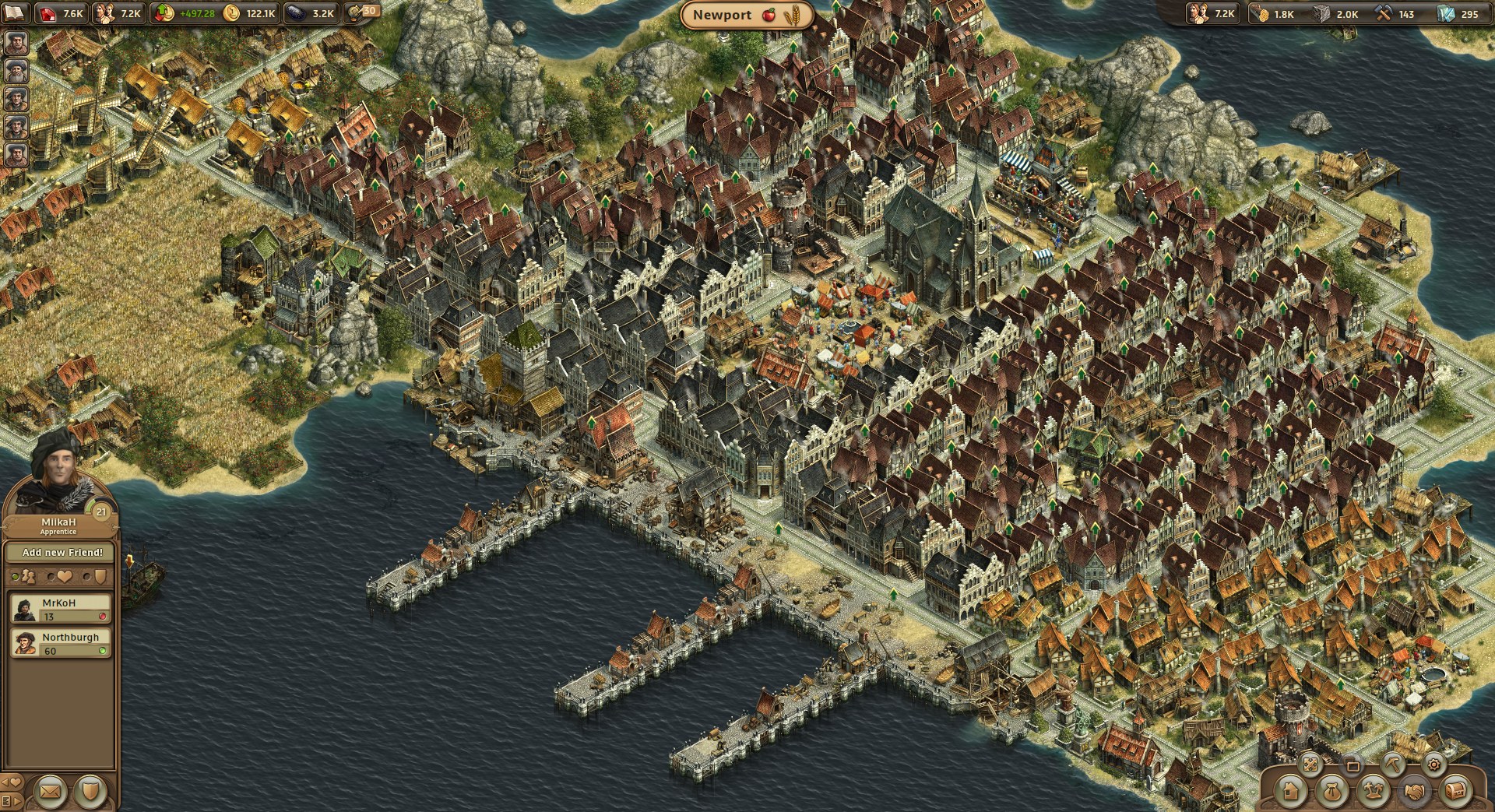1495x812 pixels.
Task: Open the mail envelope button
Action: point(51,791)
